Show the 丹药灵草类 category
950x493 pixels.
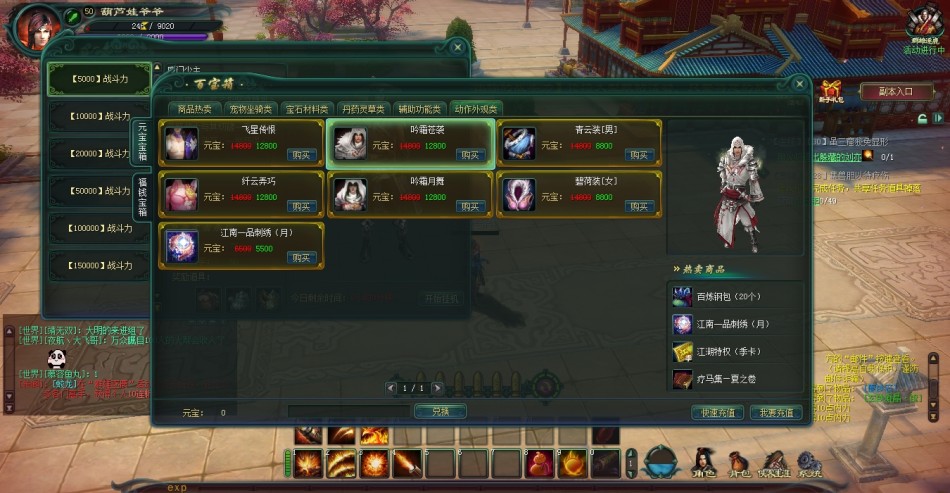(x=362, y=108)
